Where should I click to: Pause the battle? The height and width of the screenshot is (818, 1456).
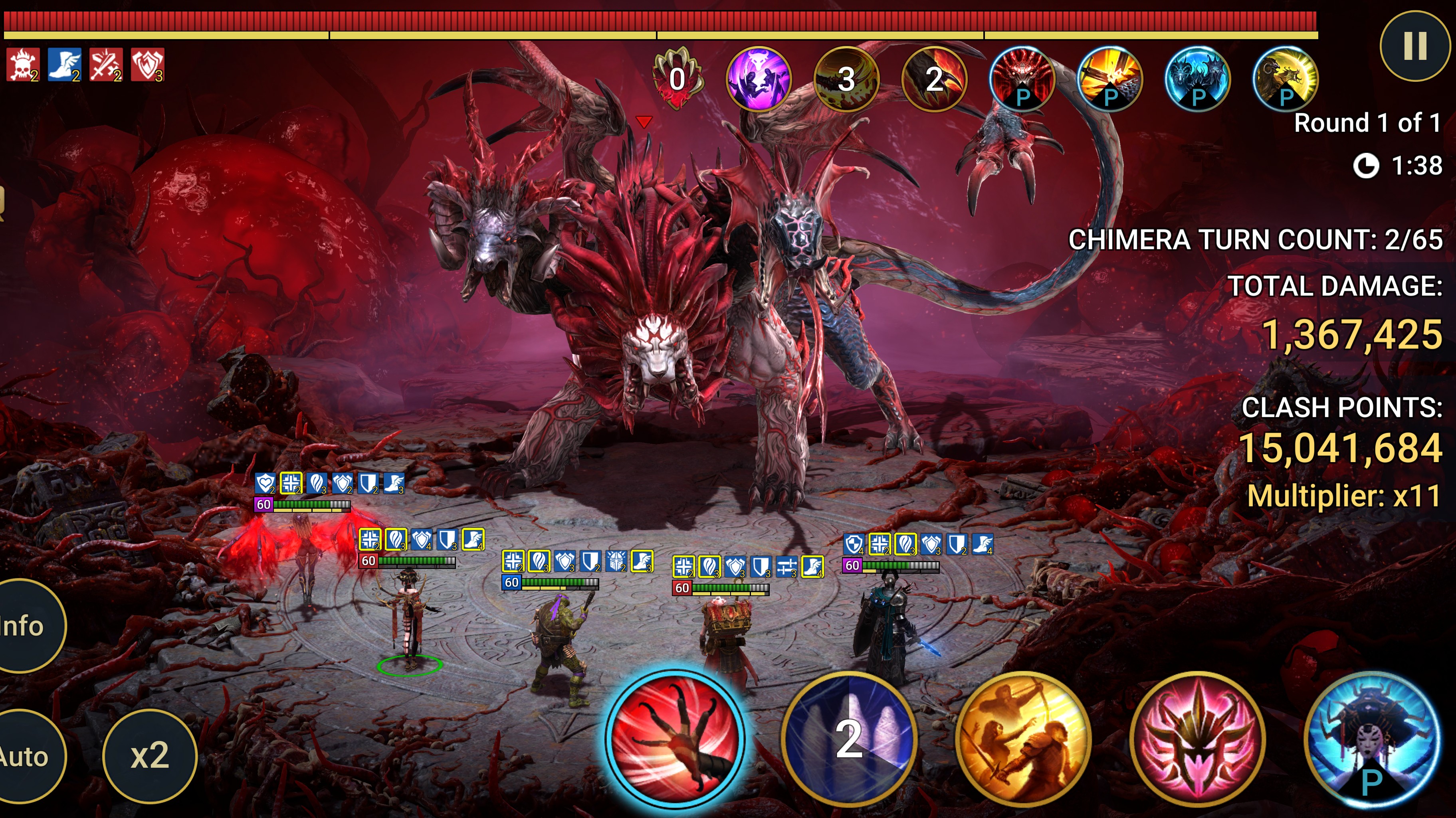click(x=1415, y=46)
